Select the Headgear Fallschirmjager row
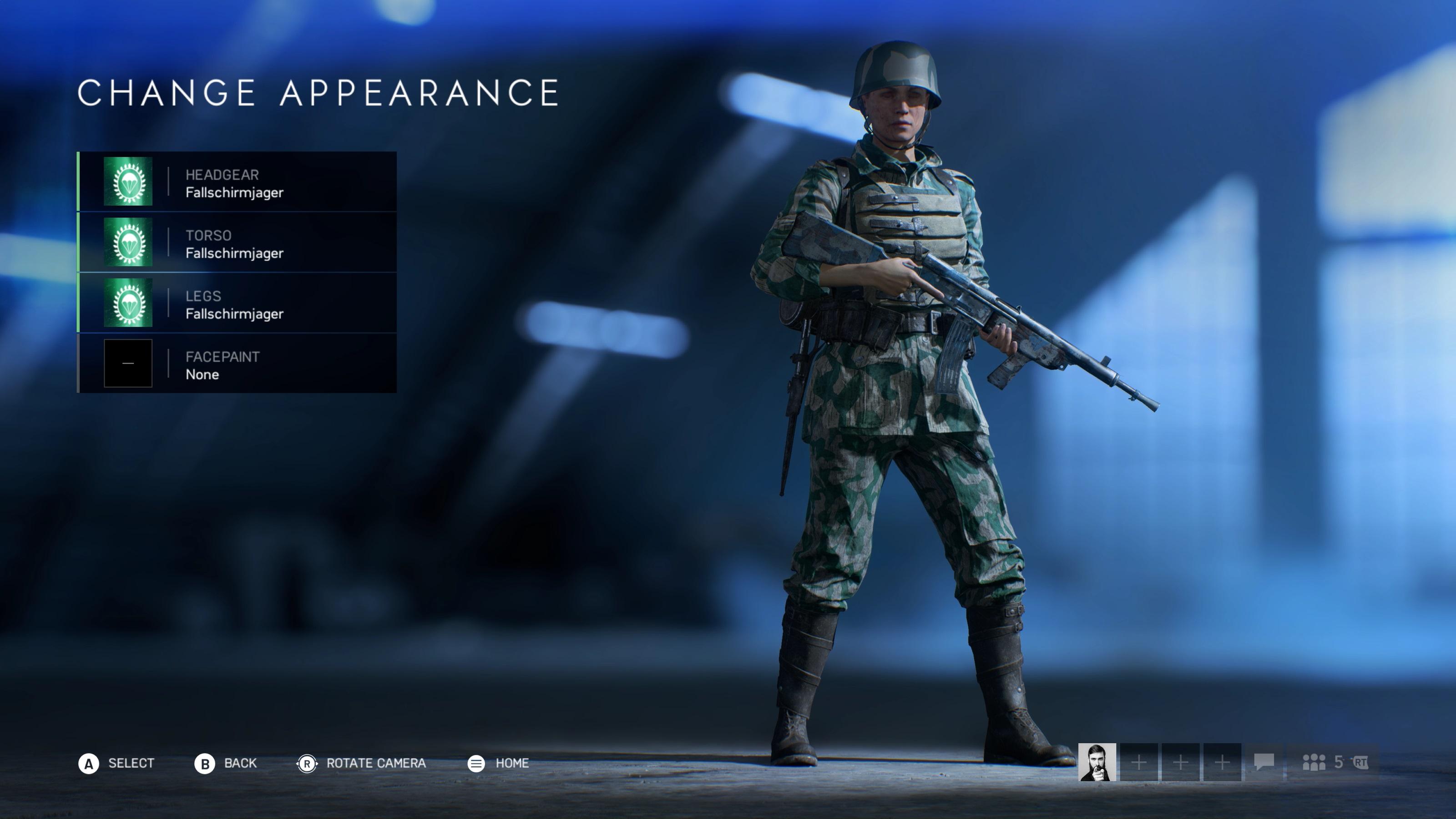This screenshot has height=819, width=1456. pos(237,182)
